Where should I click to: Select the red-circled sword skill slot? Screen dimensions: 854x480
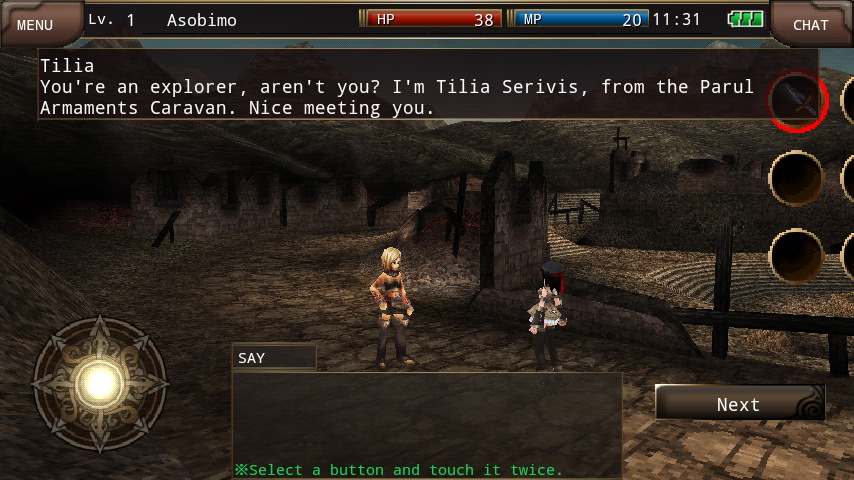[x=796, y=100]
